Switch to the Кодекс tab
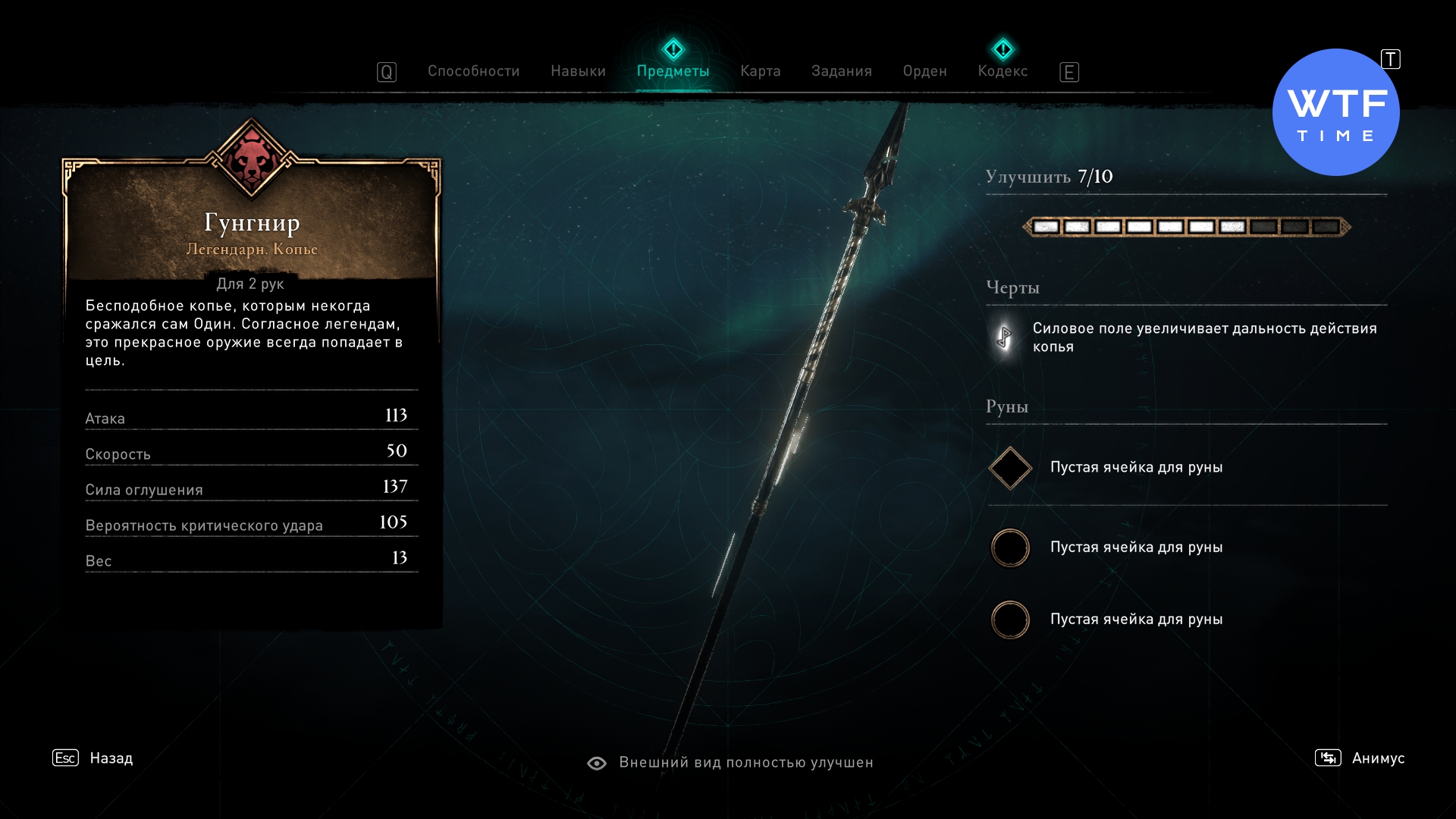 coord(1003,71)
